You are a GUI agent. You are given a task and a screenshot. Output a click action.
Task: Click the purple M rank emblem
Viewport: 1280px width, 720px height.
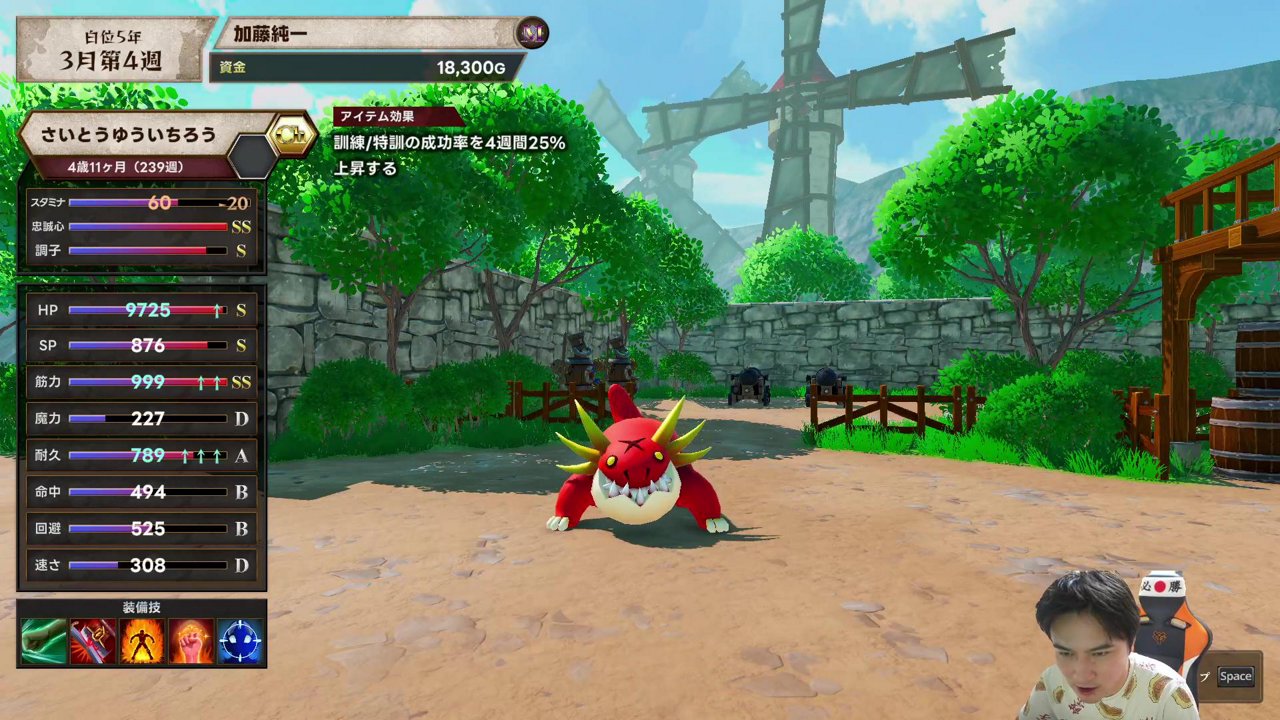pyautogui.click(x=531, y=34)
